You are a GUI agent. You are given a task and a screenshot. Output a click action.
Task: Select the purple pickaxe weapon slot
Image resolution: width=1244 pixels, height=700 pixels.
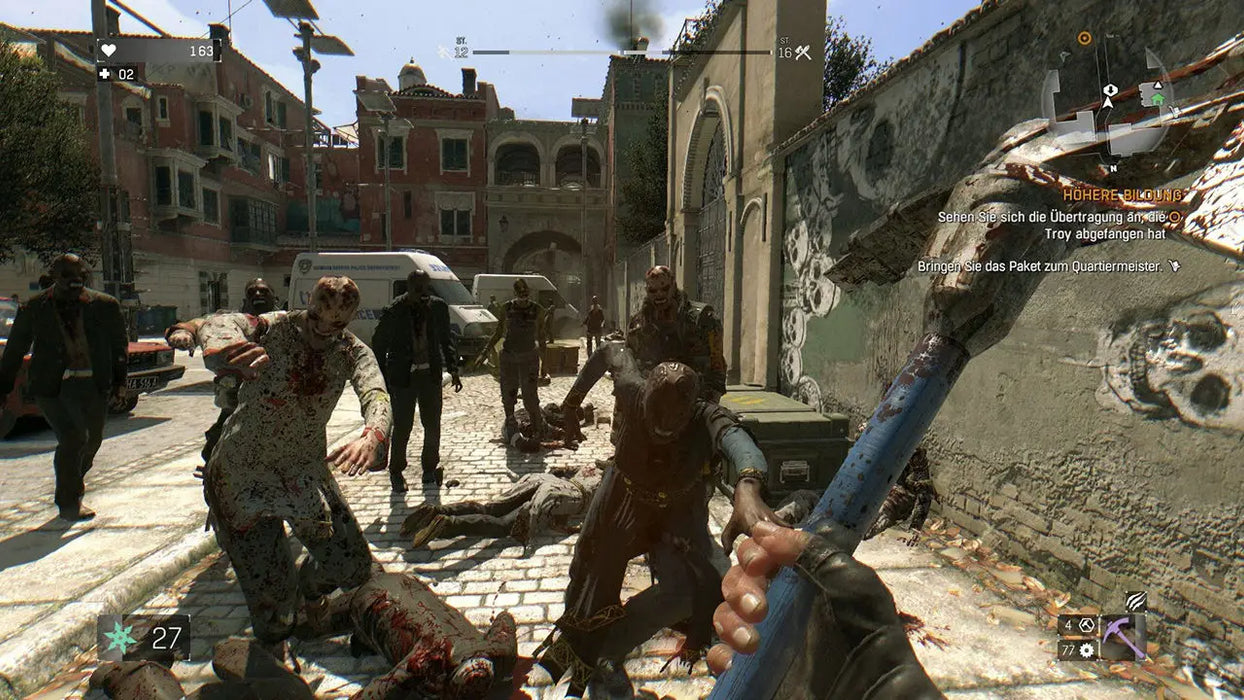pyautogui.click(x=1122, y=636)
